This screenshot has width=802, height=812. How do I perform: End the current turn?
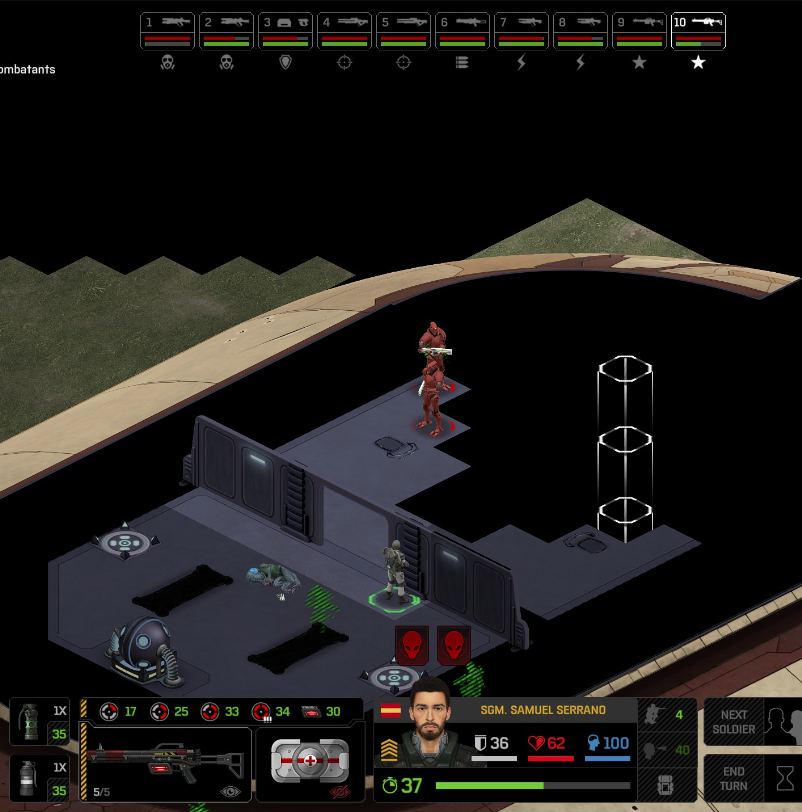tap(752, 779)
